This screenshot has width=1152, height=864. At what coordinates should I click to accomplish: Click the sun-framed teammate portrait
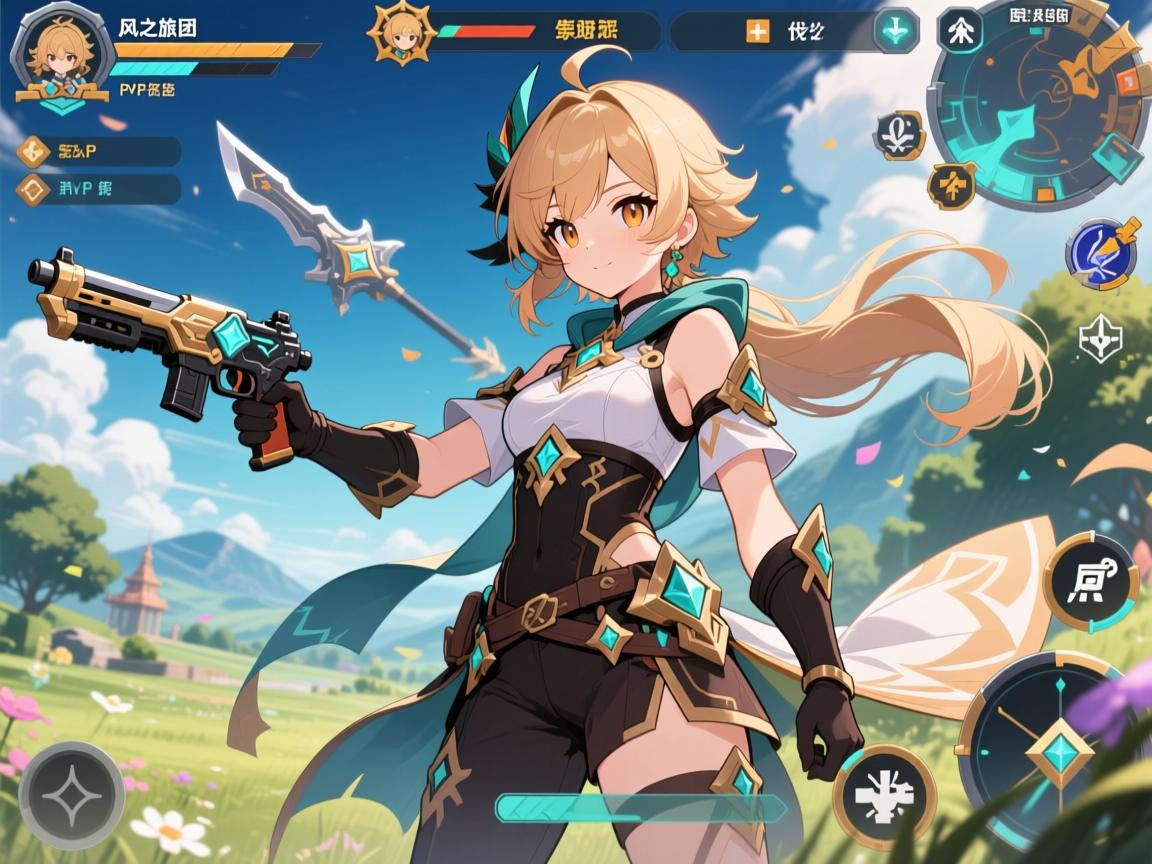tap(403, 33)
